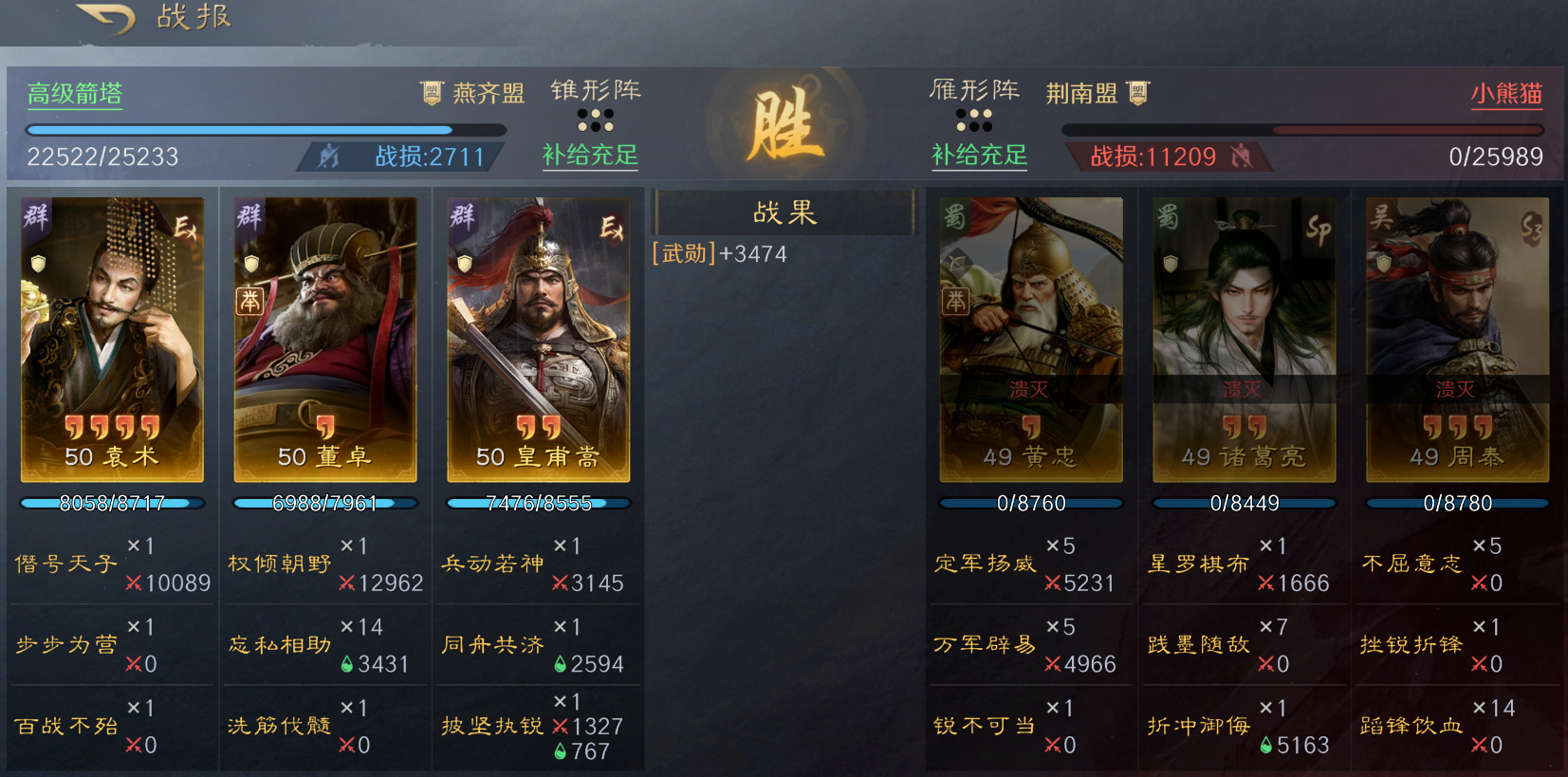Click the left 补给充足 supply status label
This screenshot has height=777, width=1568.
[x=589, y=157]
